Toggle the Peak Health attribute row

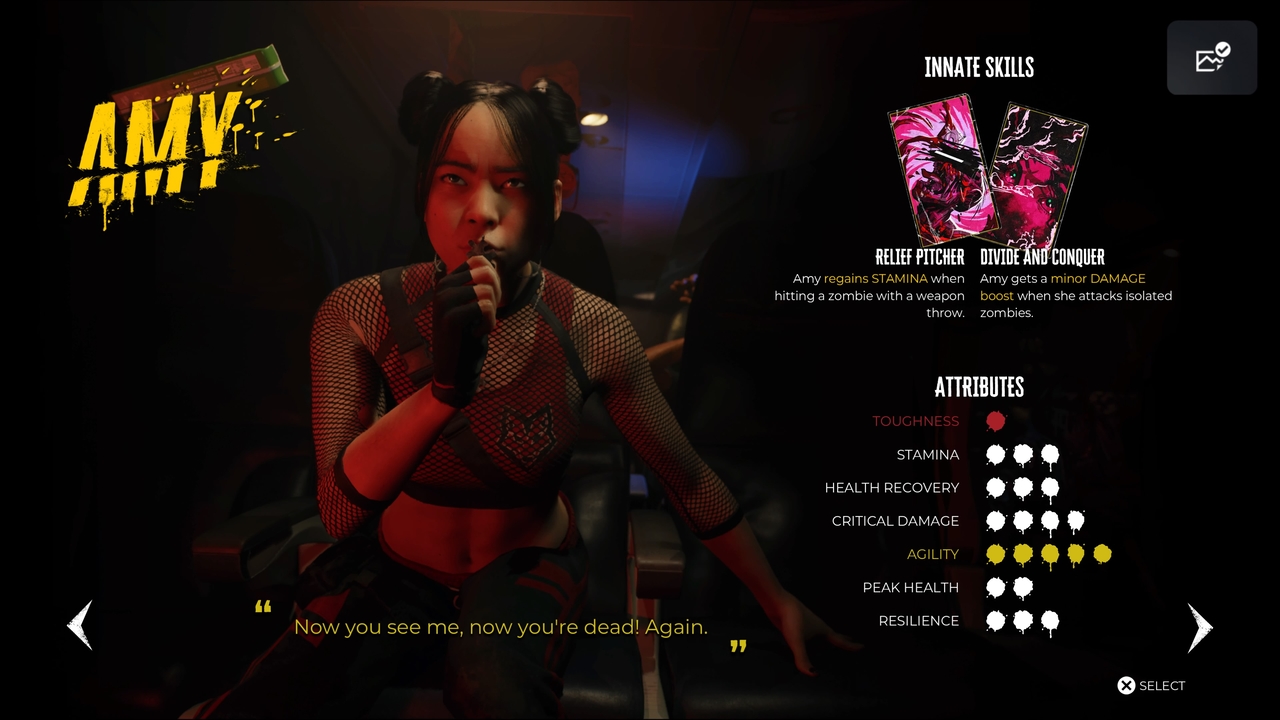[1009, 588]
